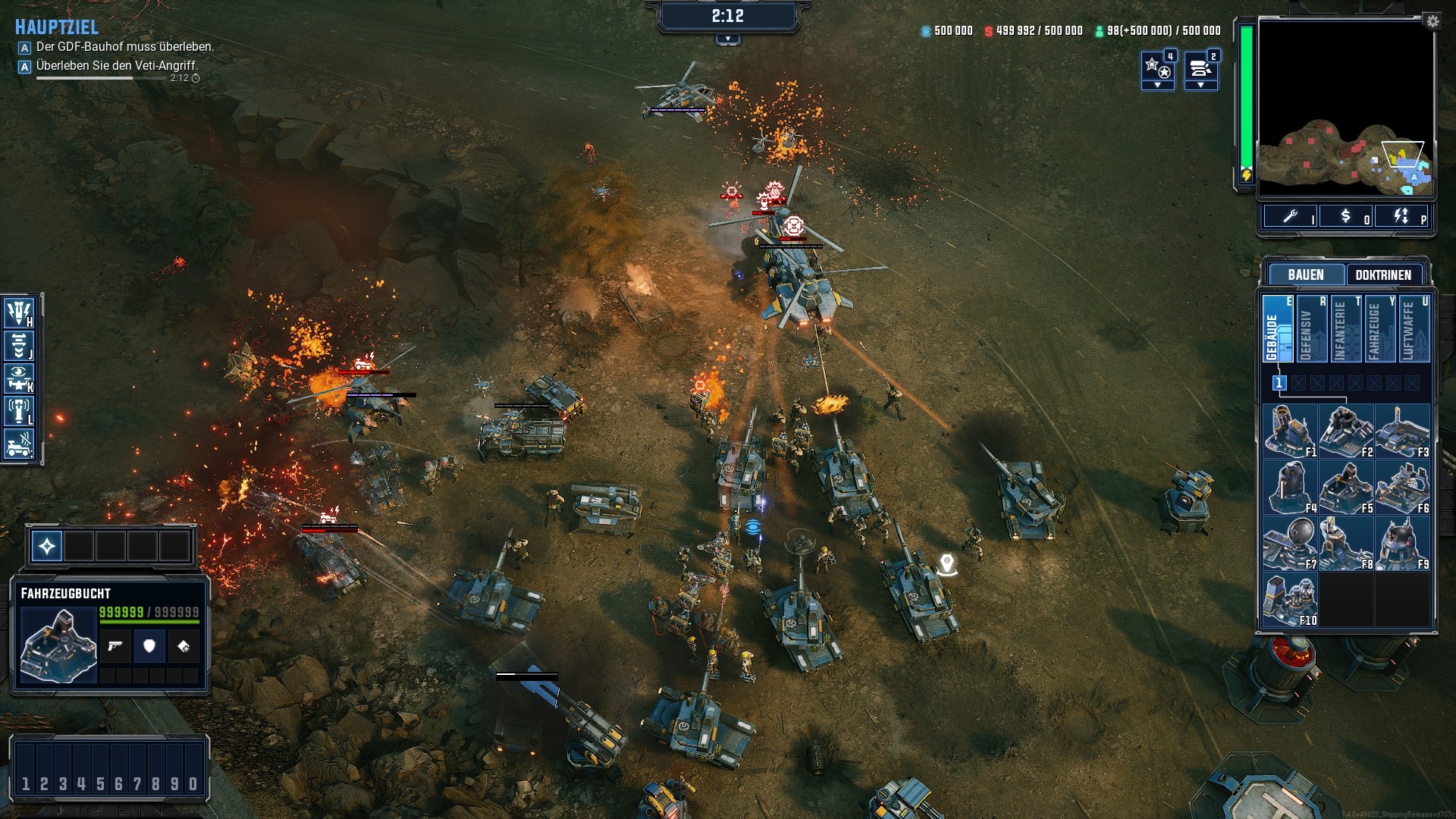Open the settings gear icon
Screen dimensions: 1456x819
[1432, 21]
